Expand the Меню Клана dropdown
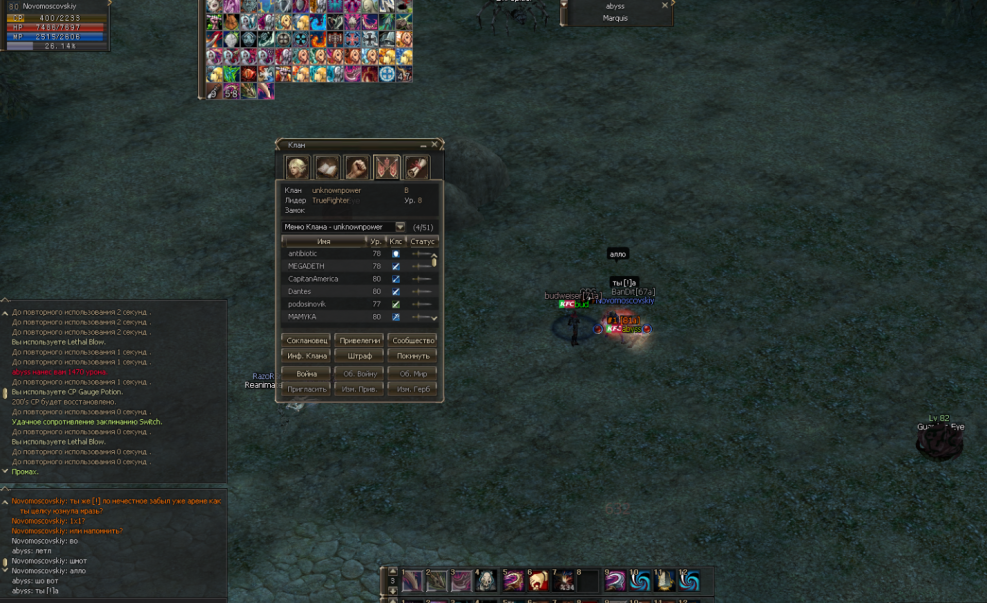This screenshot has width=987, height=603. 400,227
